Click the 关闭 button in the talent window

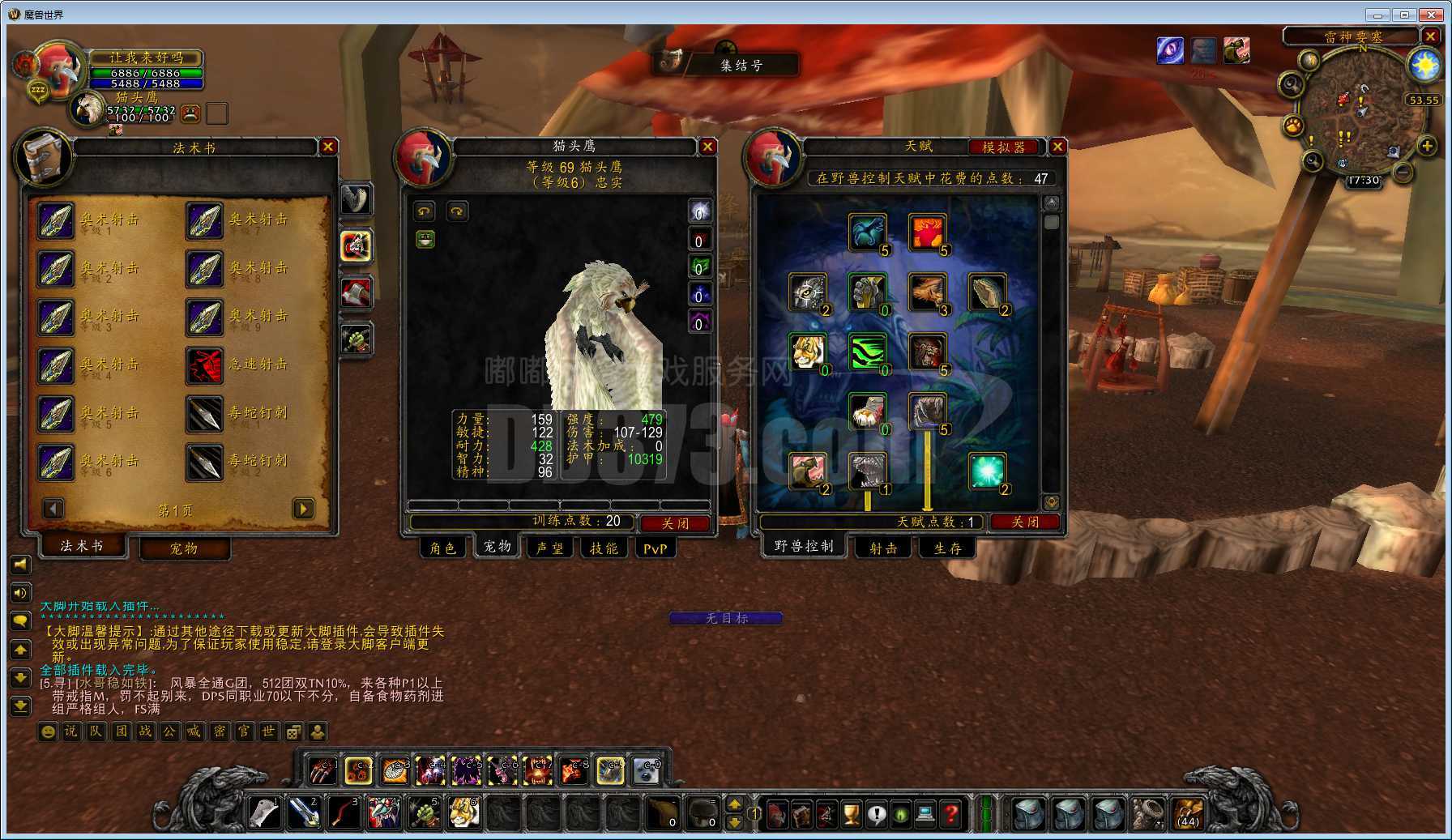1025,522
